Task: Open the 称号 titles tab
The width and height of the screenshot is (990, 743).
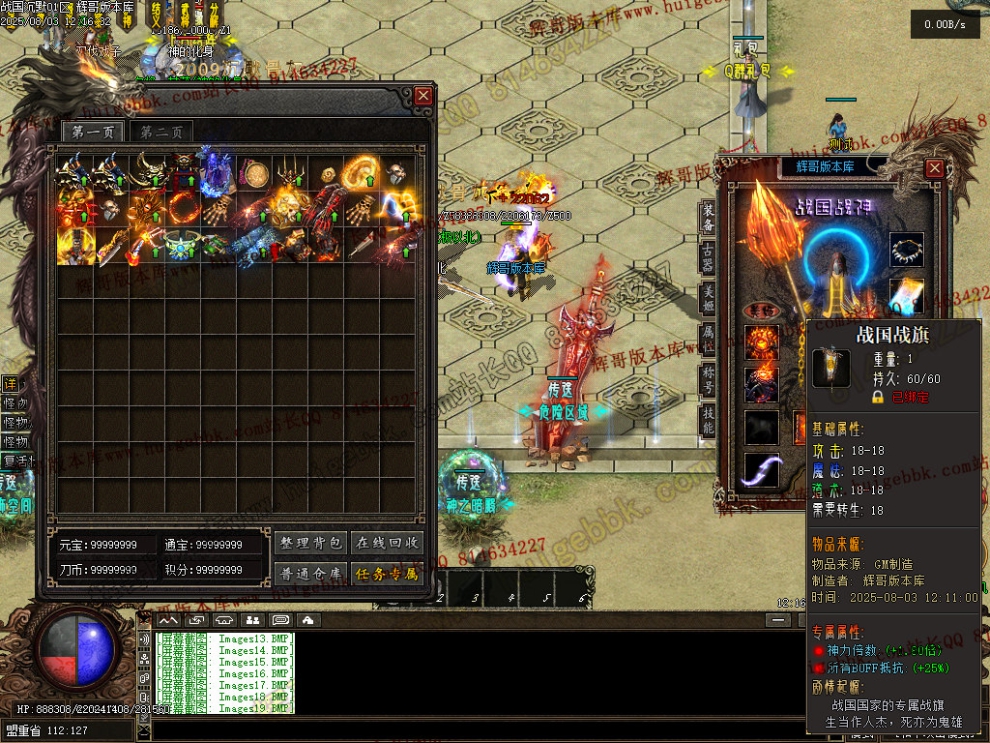Action: pos(708,381)
